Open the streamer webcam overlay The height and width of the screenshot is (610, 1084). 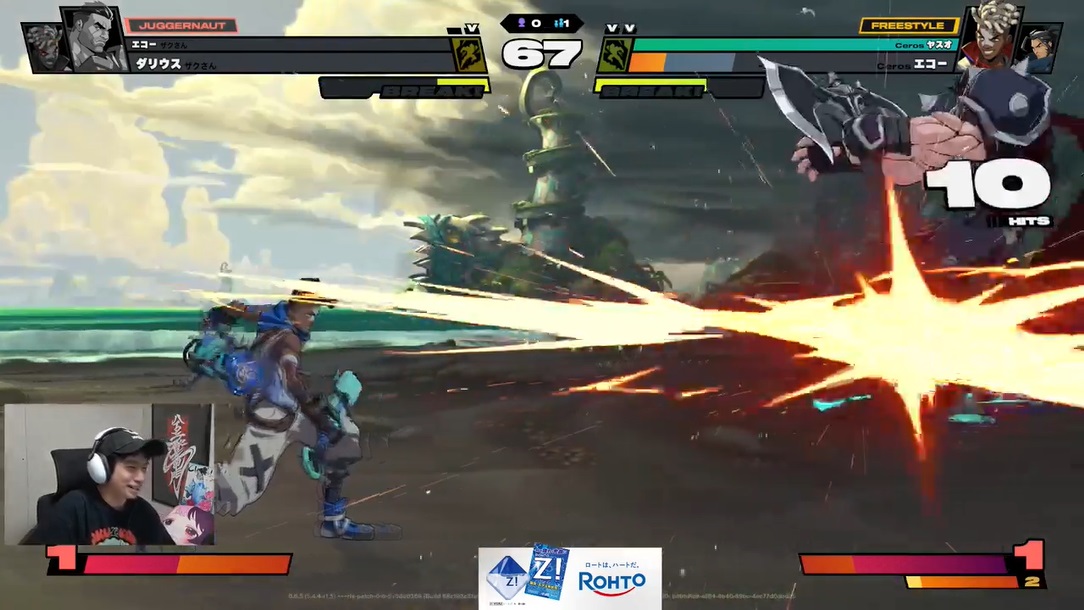[109, 474]
